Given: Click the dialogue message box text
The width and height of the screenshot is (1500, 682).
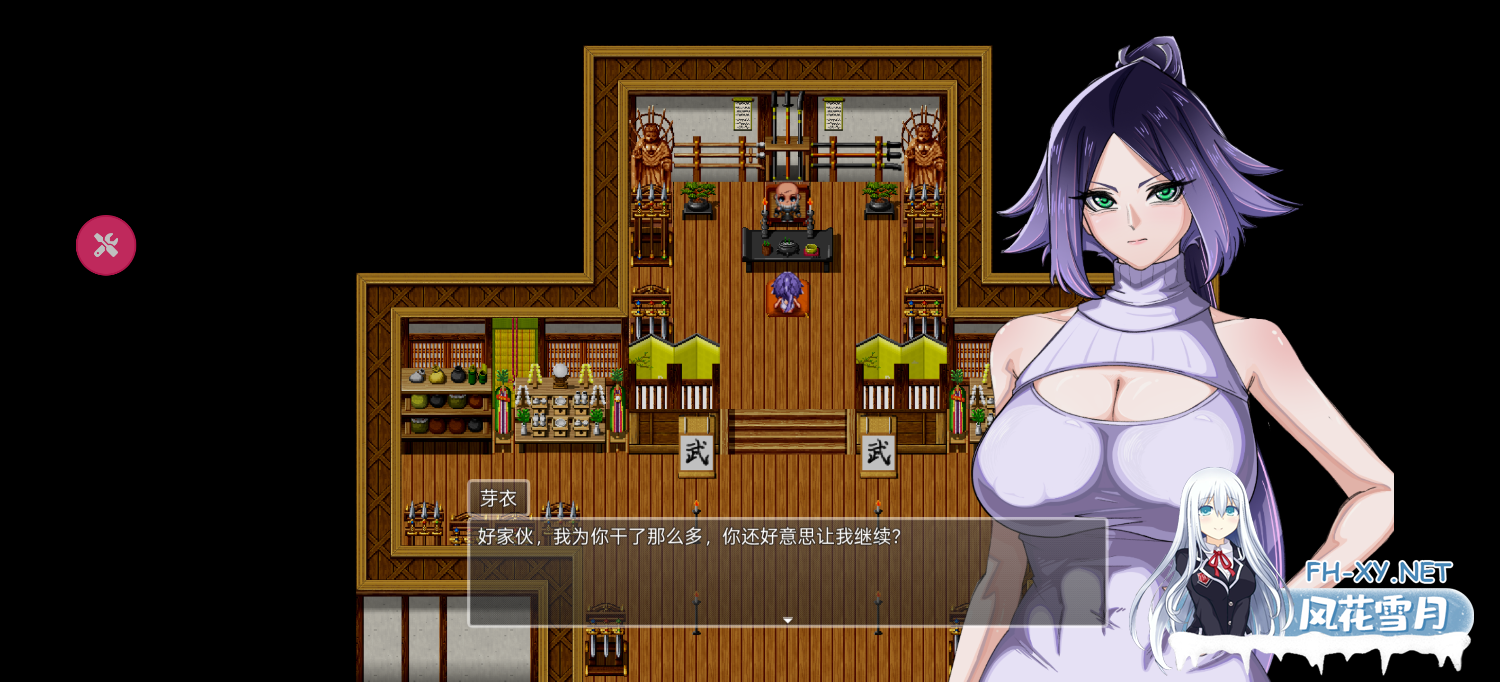Looking at the screenshot, I should 690,537.
